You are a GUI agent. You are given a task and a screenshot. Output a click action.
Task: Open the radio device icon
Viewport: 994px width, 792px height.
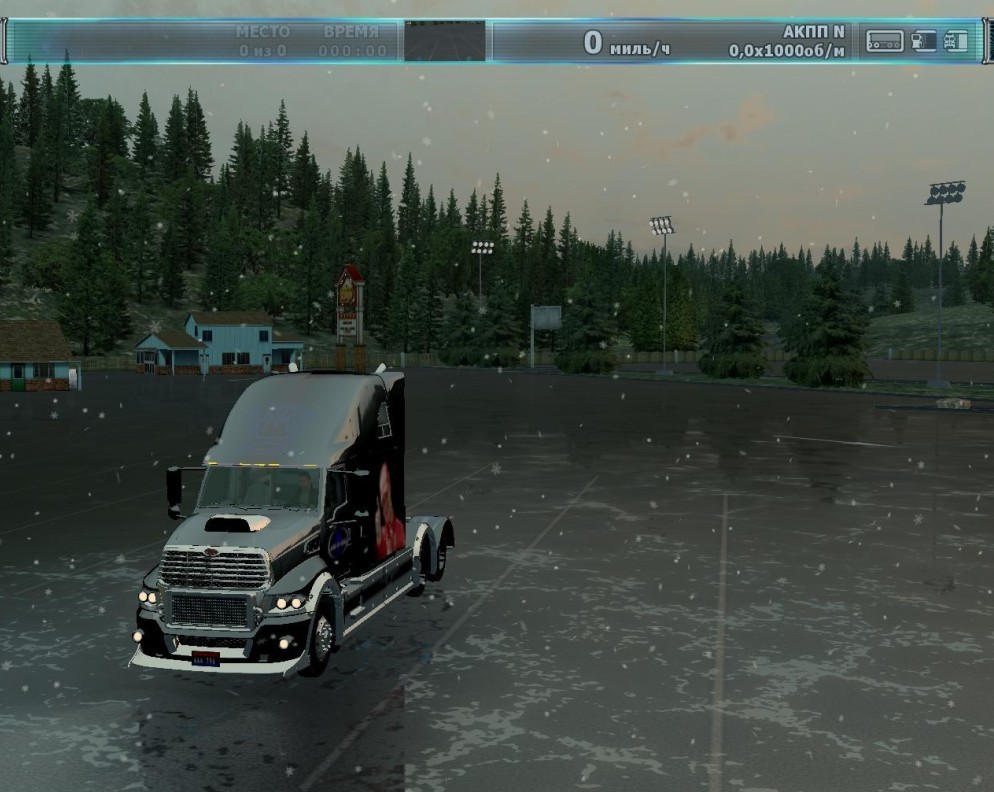(884, 41)
